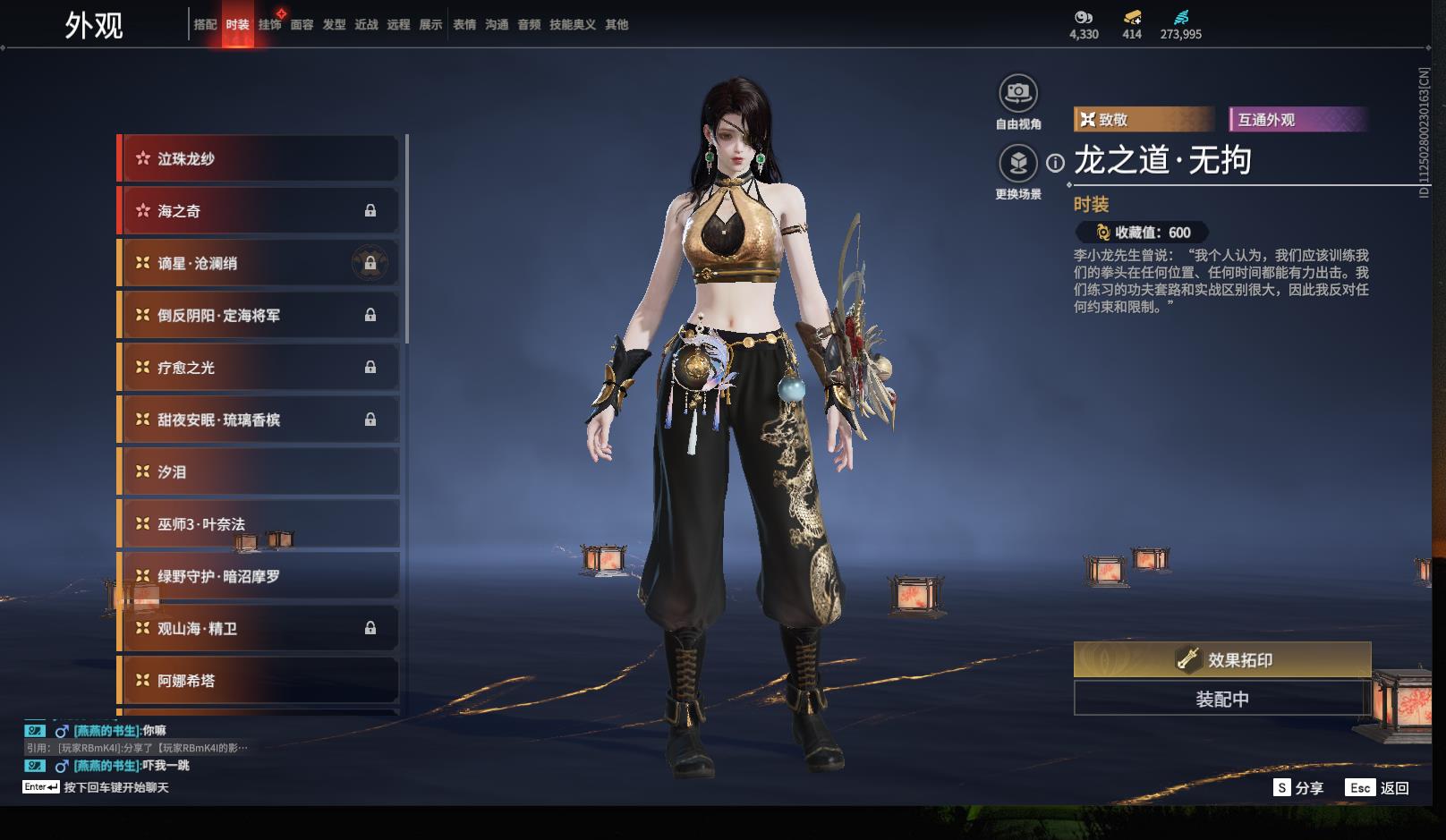Choose the 汐泪 outfit entry
The width and height of the screenshot is (1446, 840).
(259, 471)
